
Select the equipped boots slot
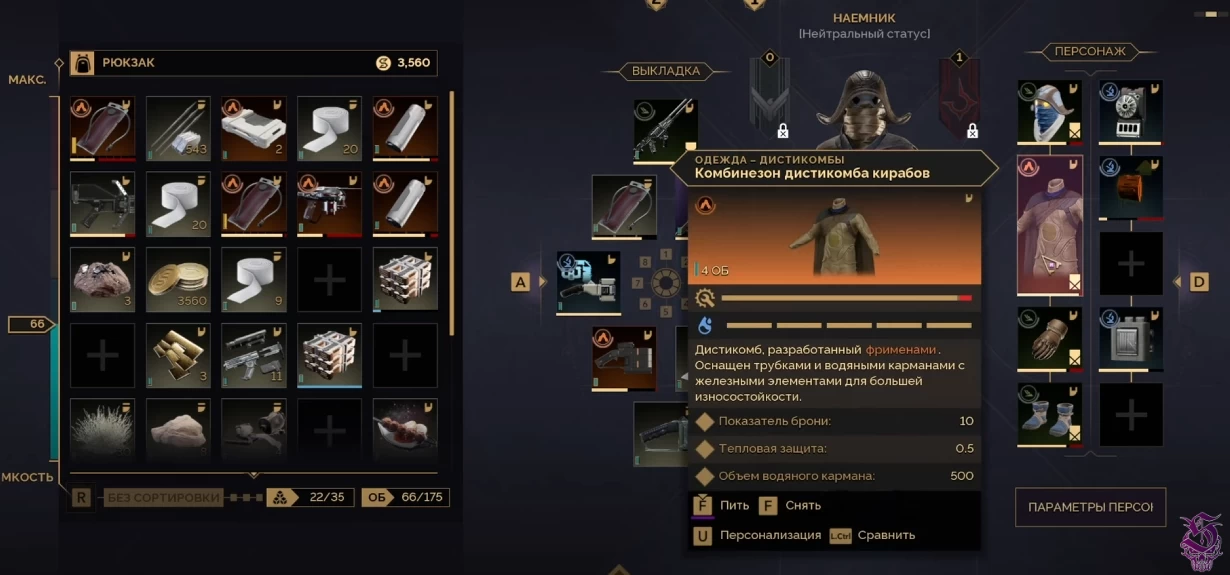click(1050, 414)
